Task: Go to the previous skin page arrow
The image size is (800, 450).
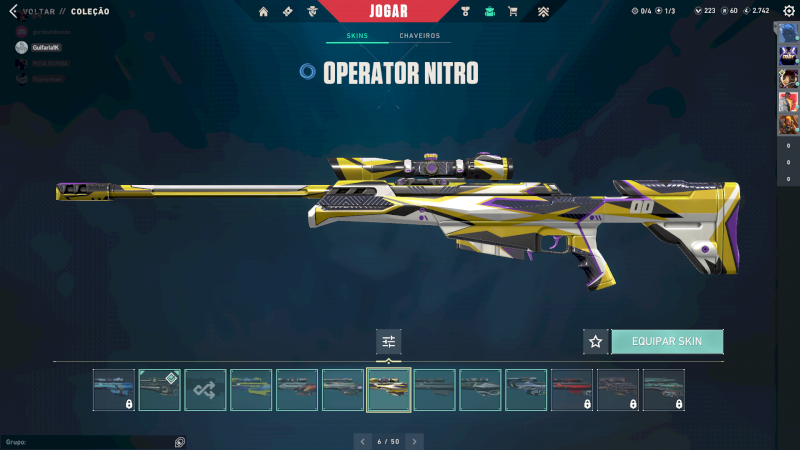Action: 362,441
